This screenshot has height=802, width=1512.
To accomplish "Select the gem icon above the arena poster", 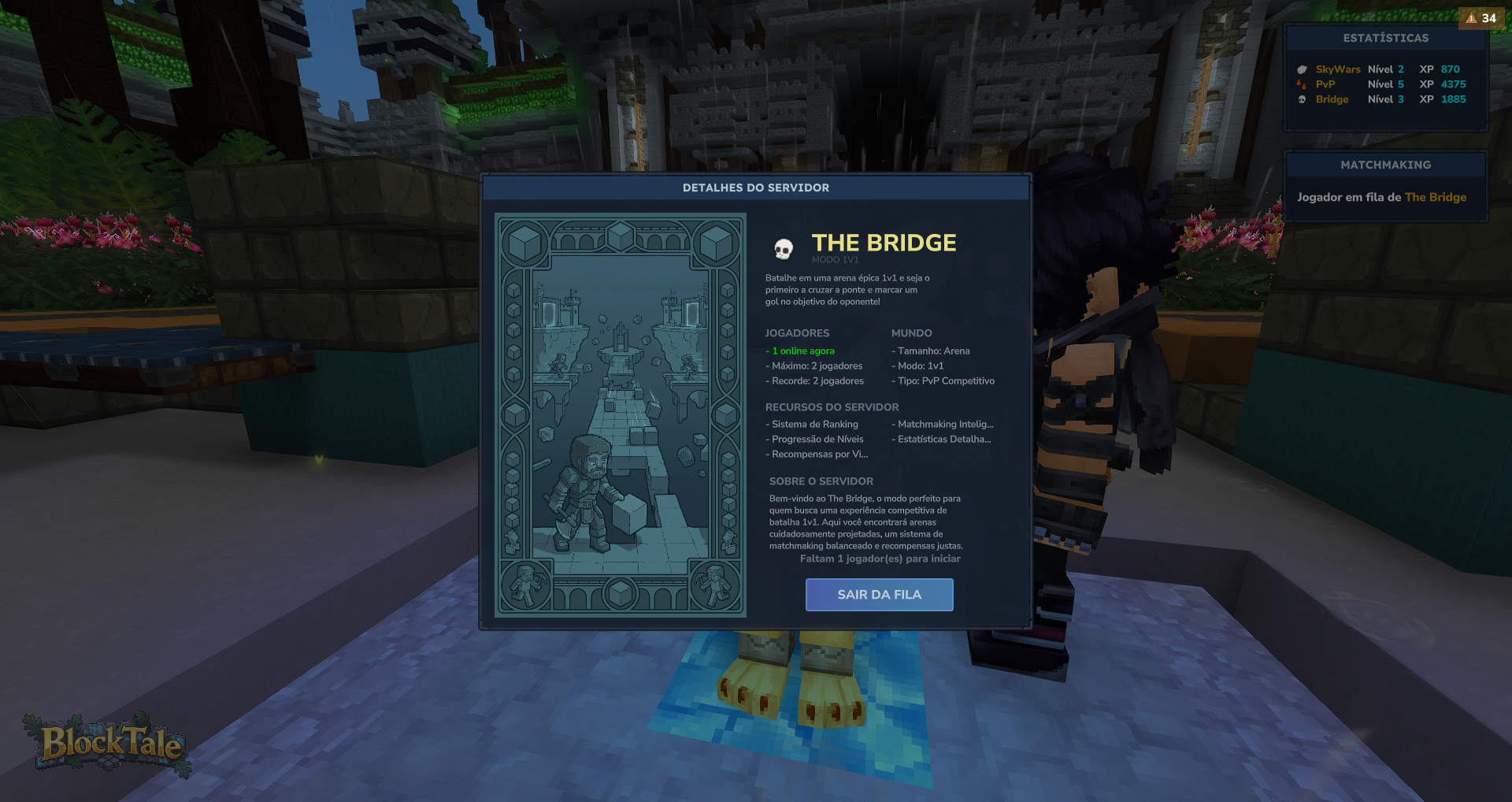I will [x=621, y=236].
